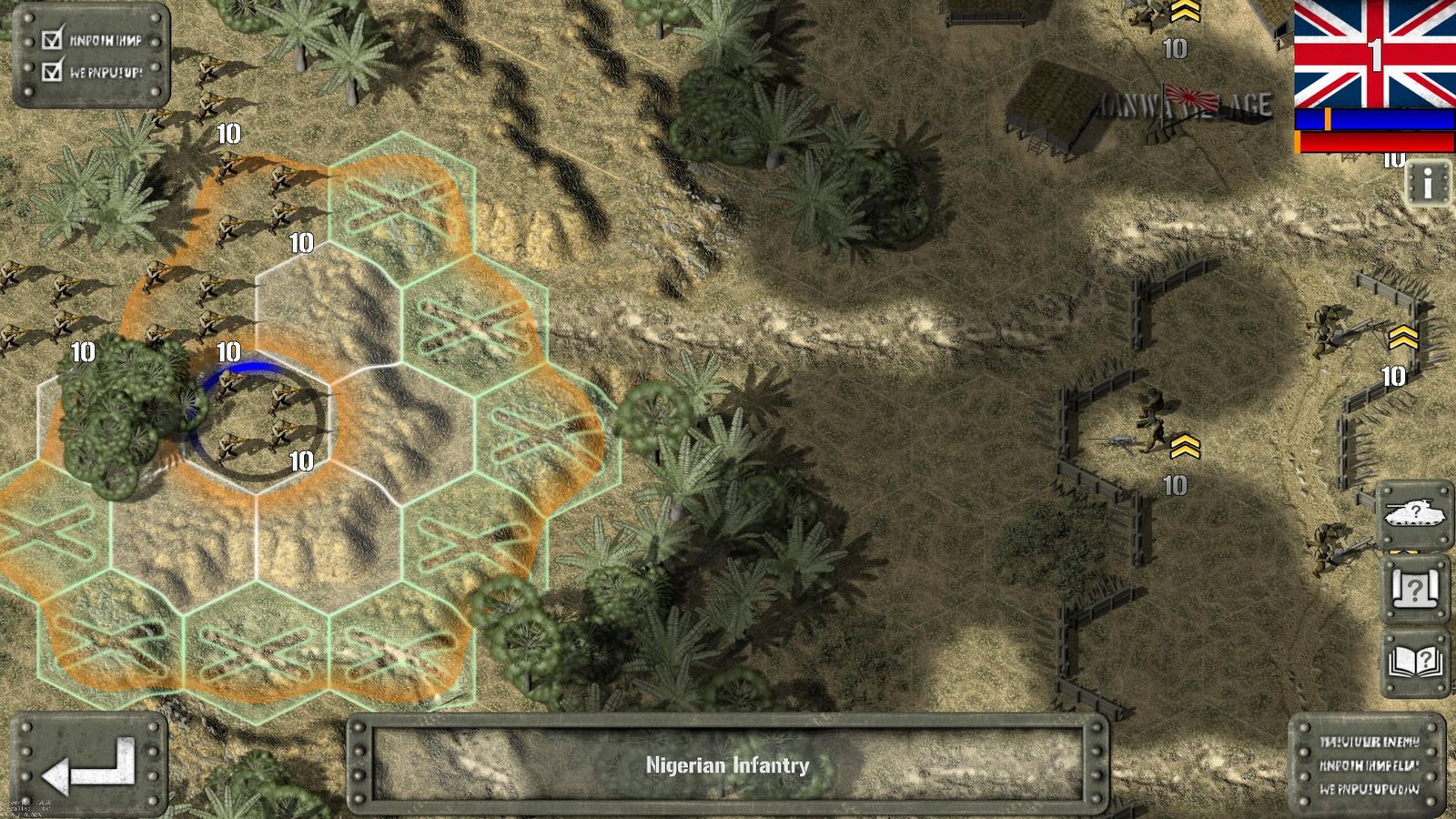This screenshot has width=1456, height=819.
Task: Open the game manual book icon
Action: 1413,660
